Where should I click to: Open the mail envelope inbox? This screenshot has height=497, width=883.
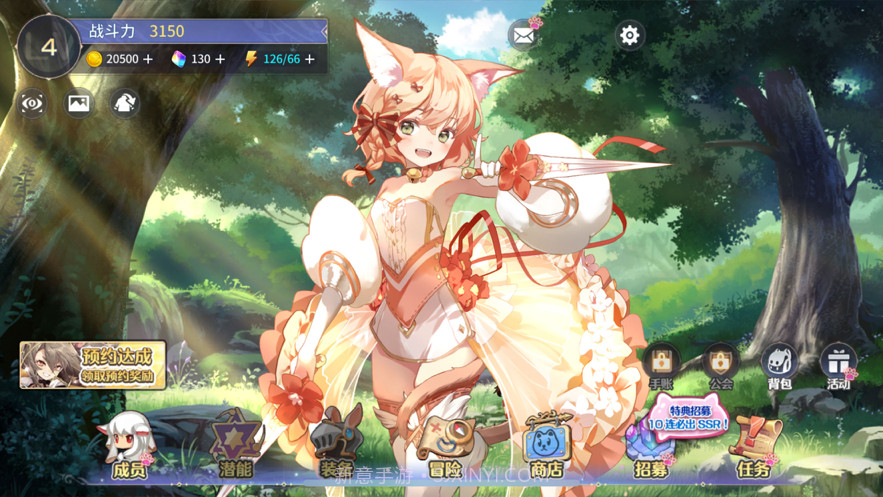pyautogui.click(x=523, y=36)
